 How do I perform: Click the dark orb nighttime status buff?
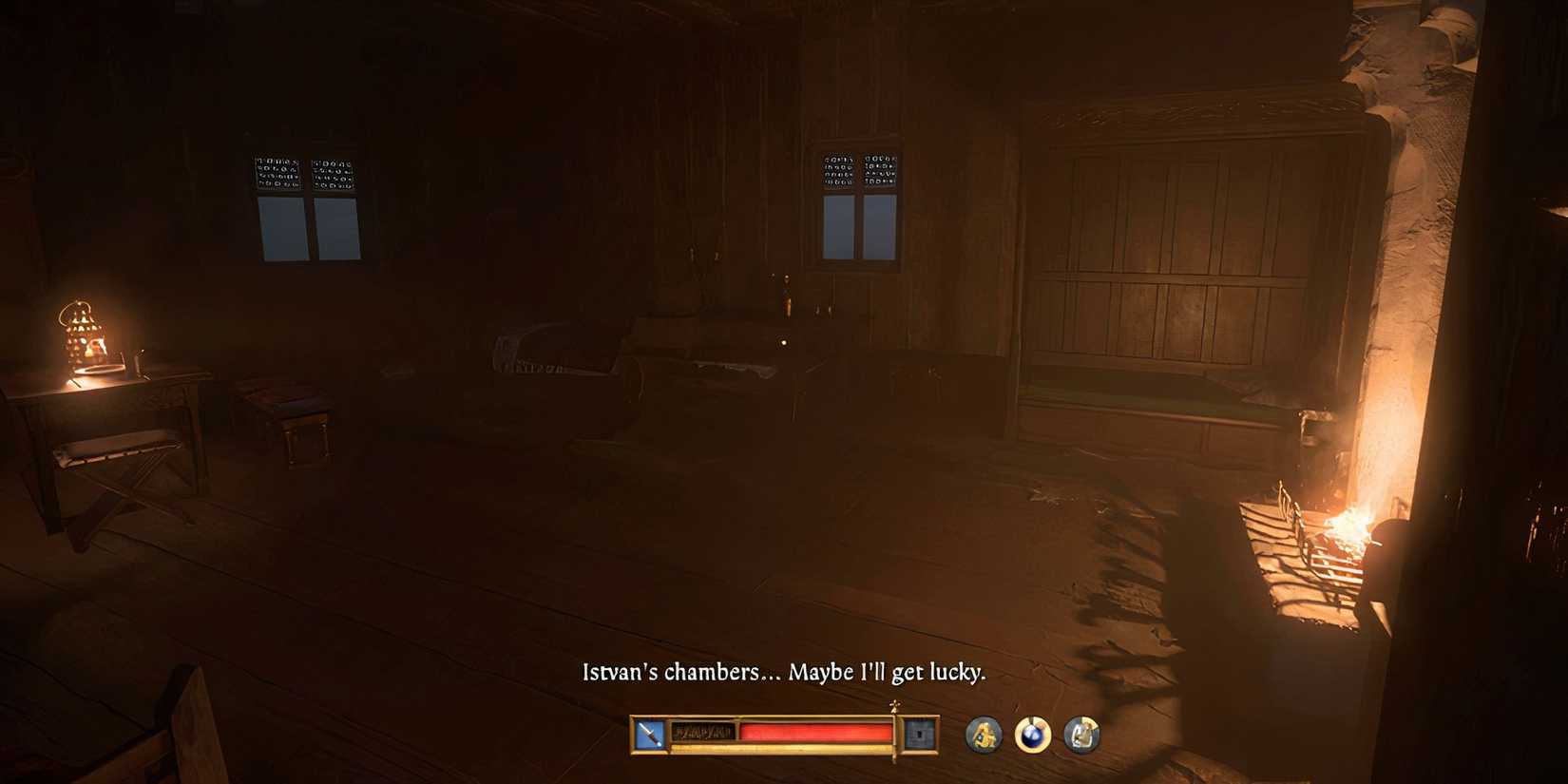(x=1033, y=733)
